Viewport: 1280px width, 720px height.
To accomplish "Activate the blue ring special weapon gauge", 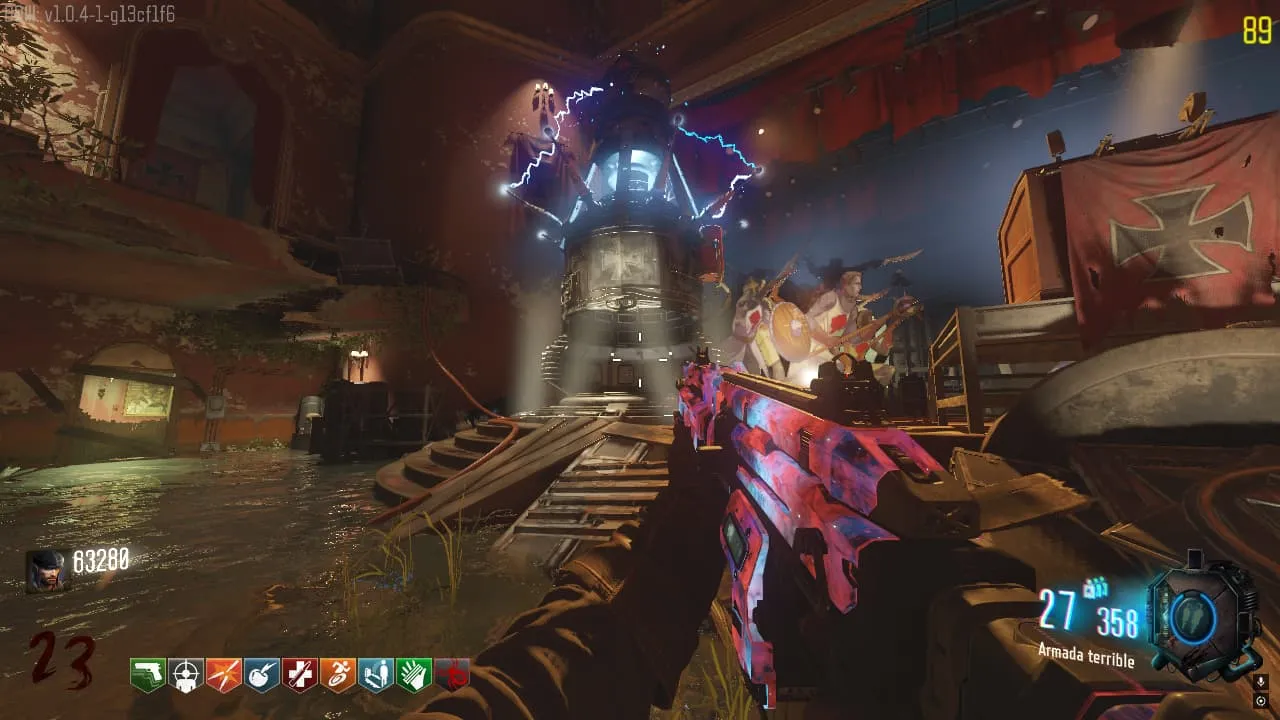I will 1196,615.
